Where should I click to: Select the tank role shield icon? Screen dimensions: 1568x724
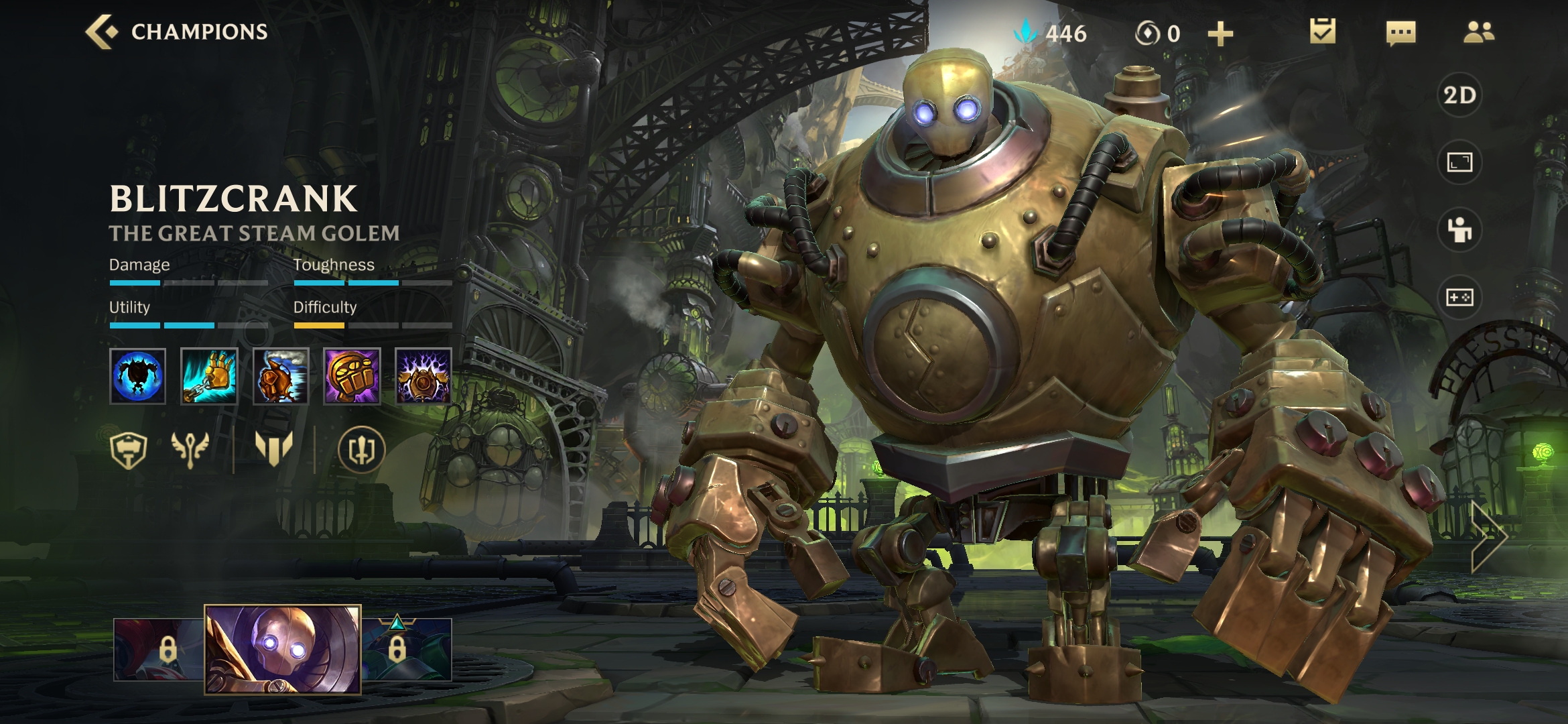pos(128,449)
